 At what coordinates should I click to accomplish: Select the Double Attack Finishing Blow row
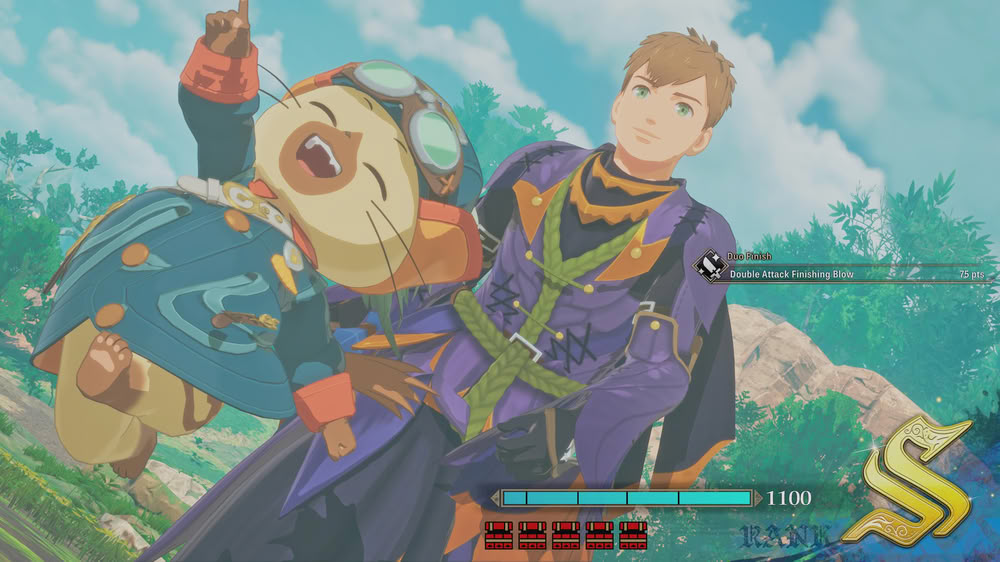tap(850, 273)
